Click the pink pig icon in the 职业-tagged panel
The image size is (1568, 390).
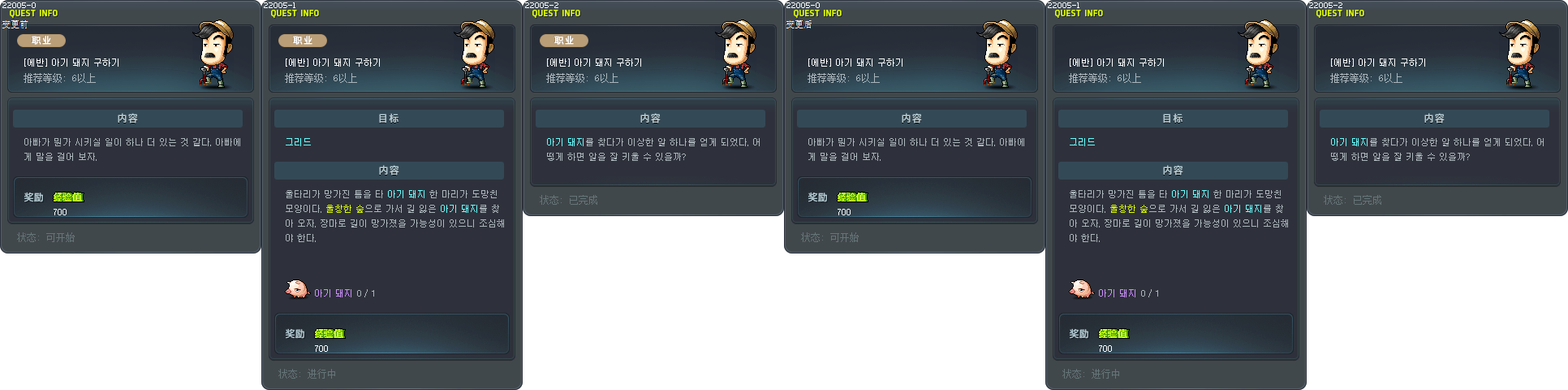[296, 289]
